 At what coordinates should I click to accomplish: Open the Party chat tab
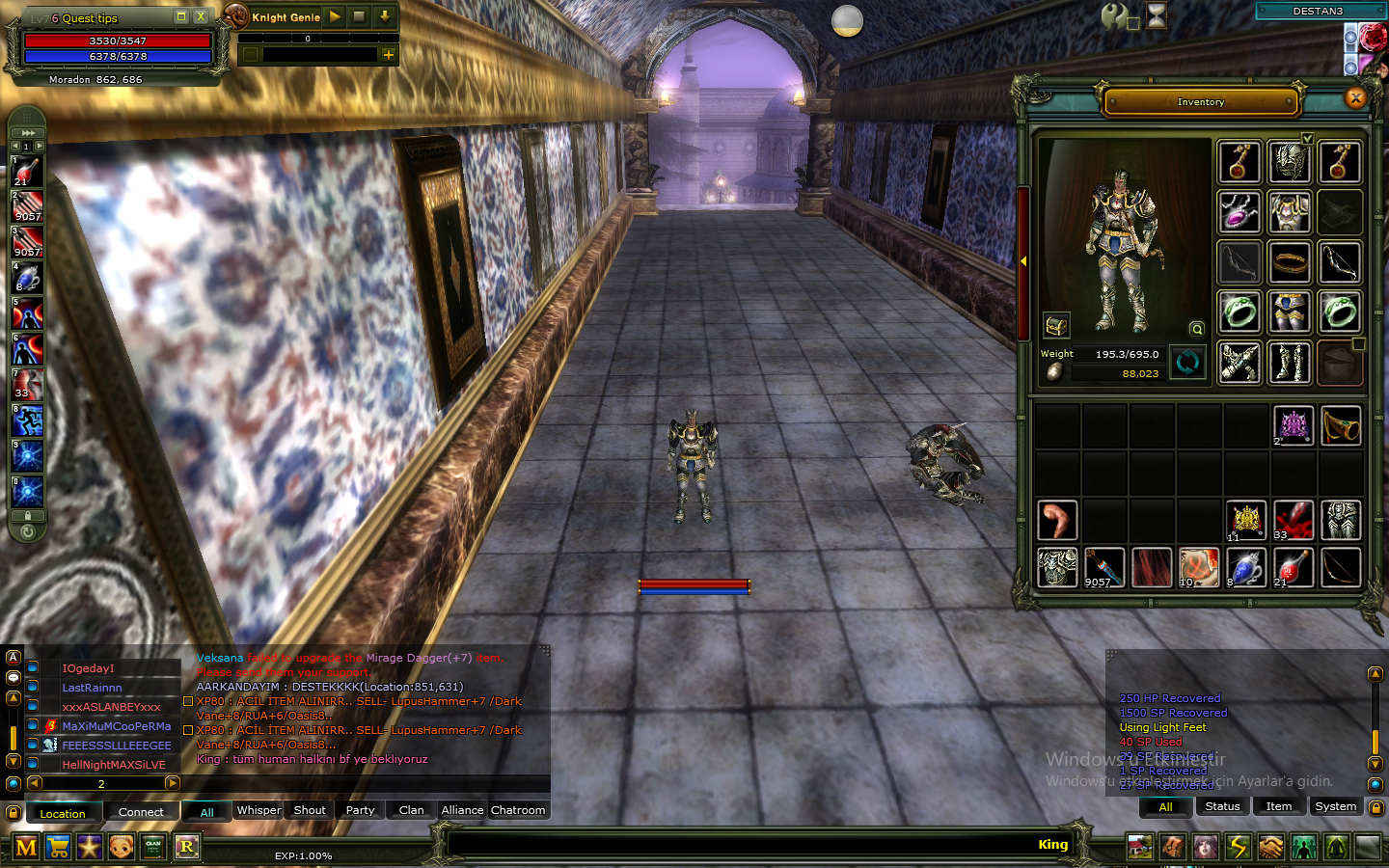(x=360, y=810)
